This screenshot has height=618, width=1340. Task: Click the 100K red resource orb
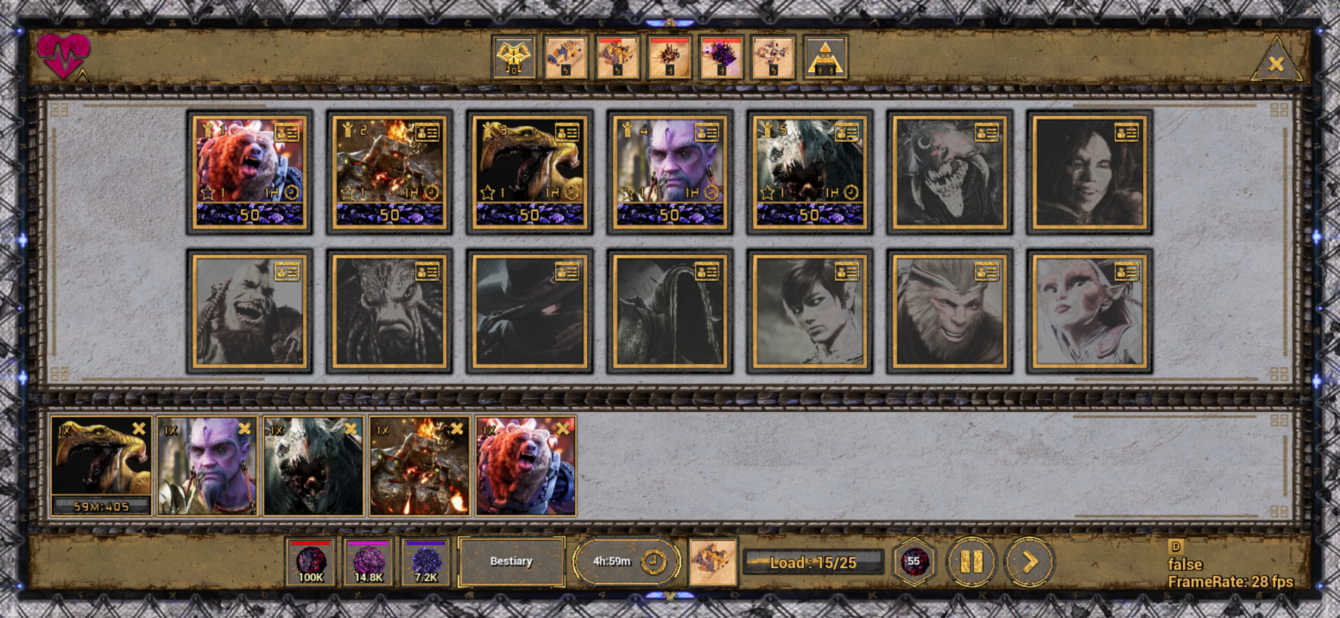pos(310,562)
